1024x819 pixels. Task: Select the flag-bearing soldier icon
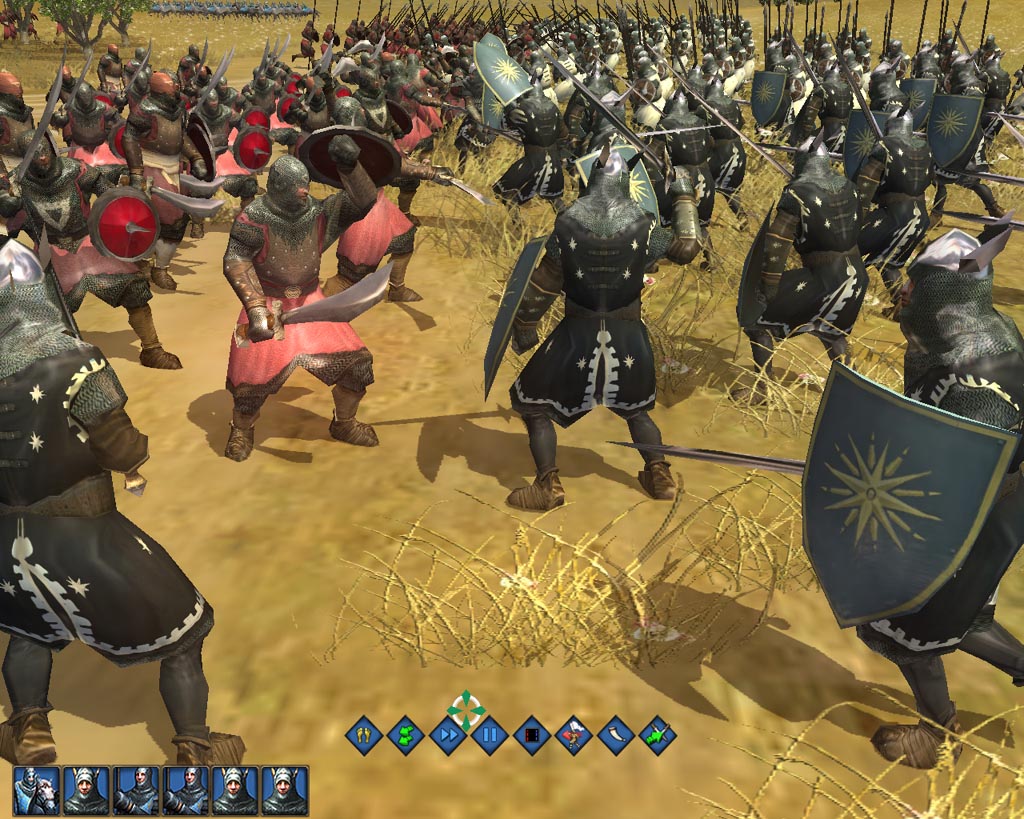[574, 737]
